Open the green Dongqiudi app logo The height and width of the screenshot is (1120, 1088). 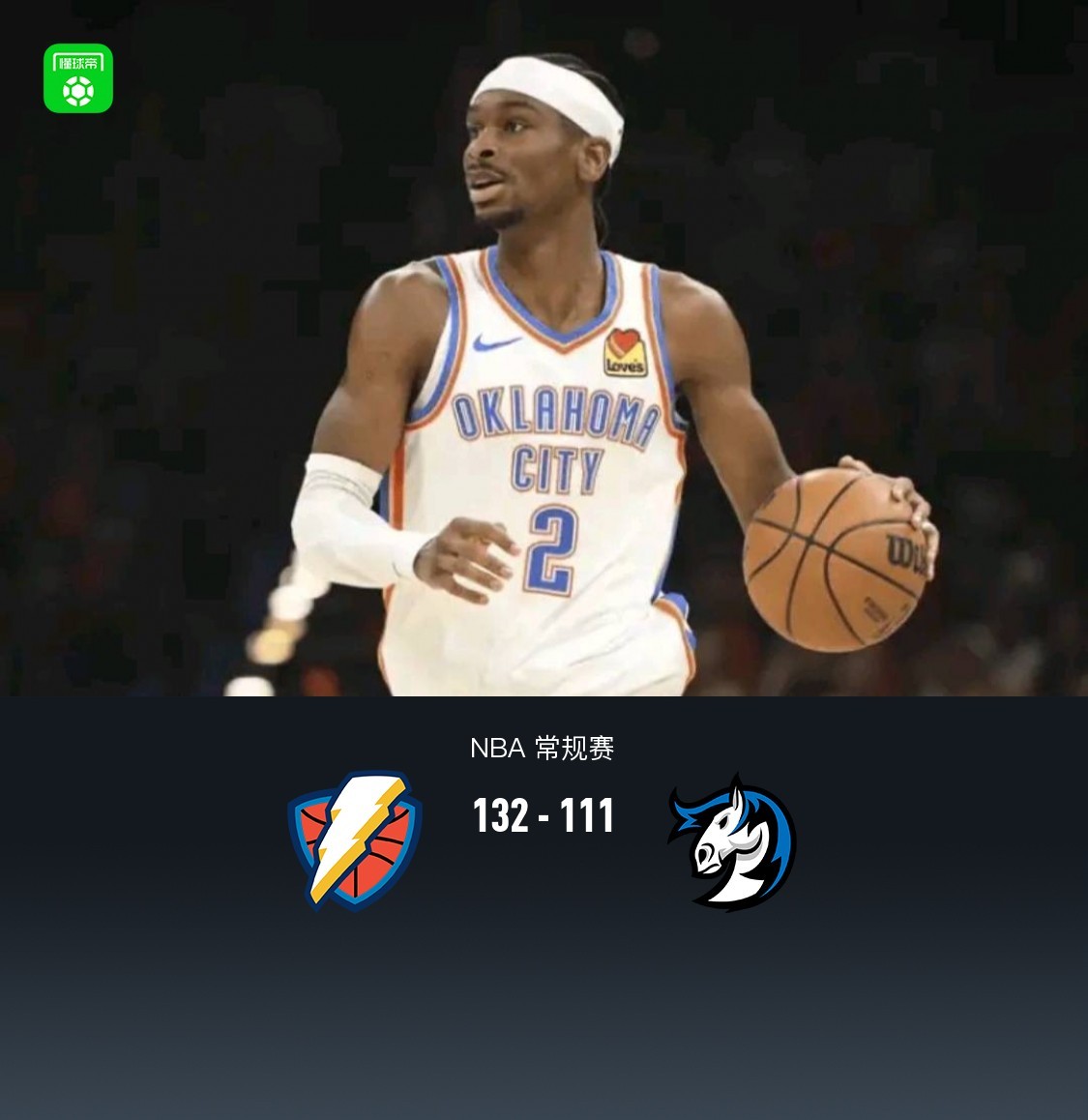[78, 78]
